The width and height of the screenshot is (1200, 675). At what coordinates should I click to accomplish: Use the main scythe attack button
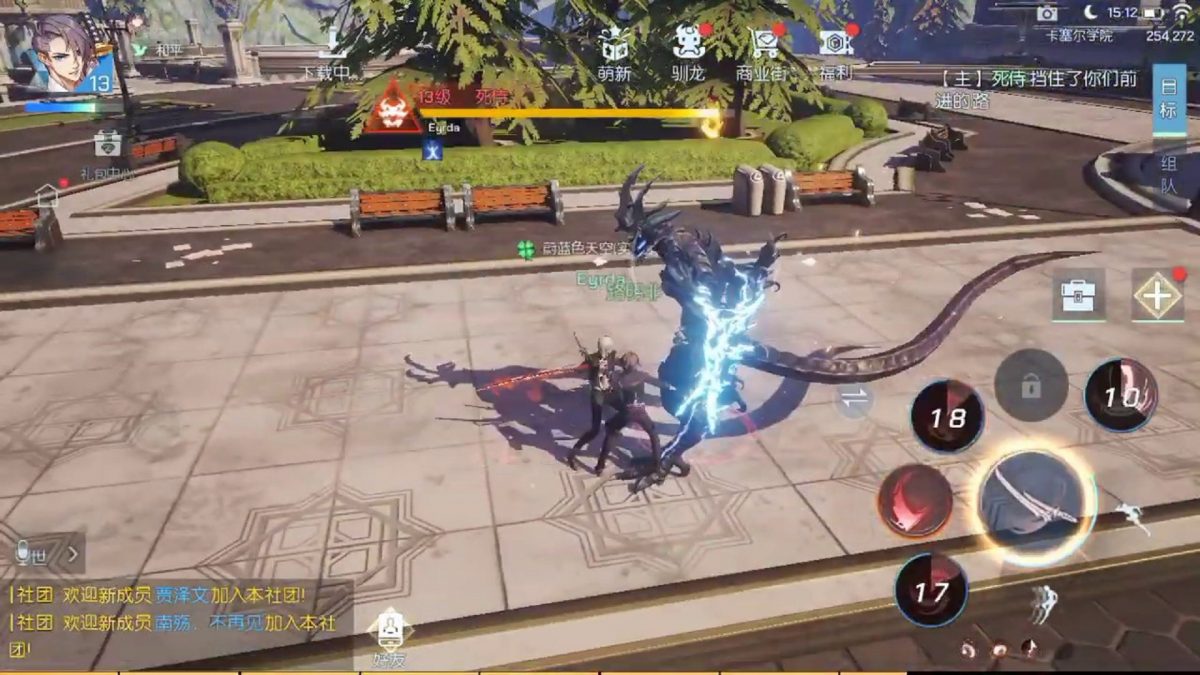(1035, 503)
